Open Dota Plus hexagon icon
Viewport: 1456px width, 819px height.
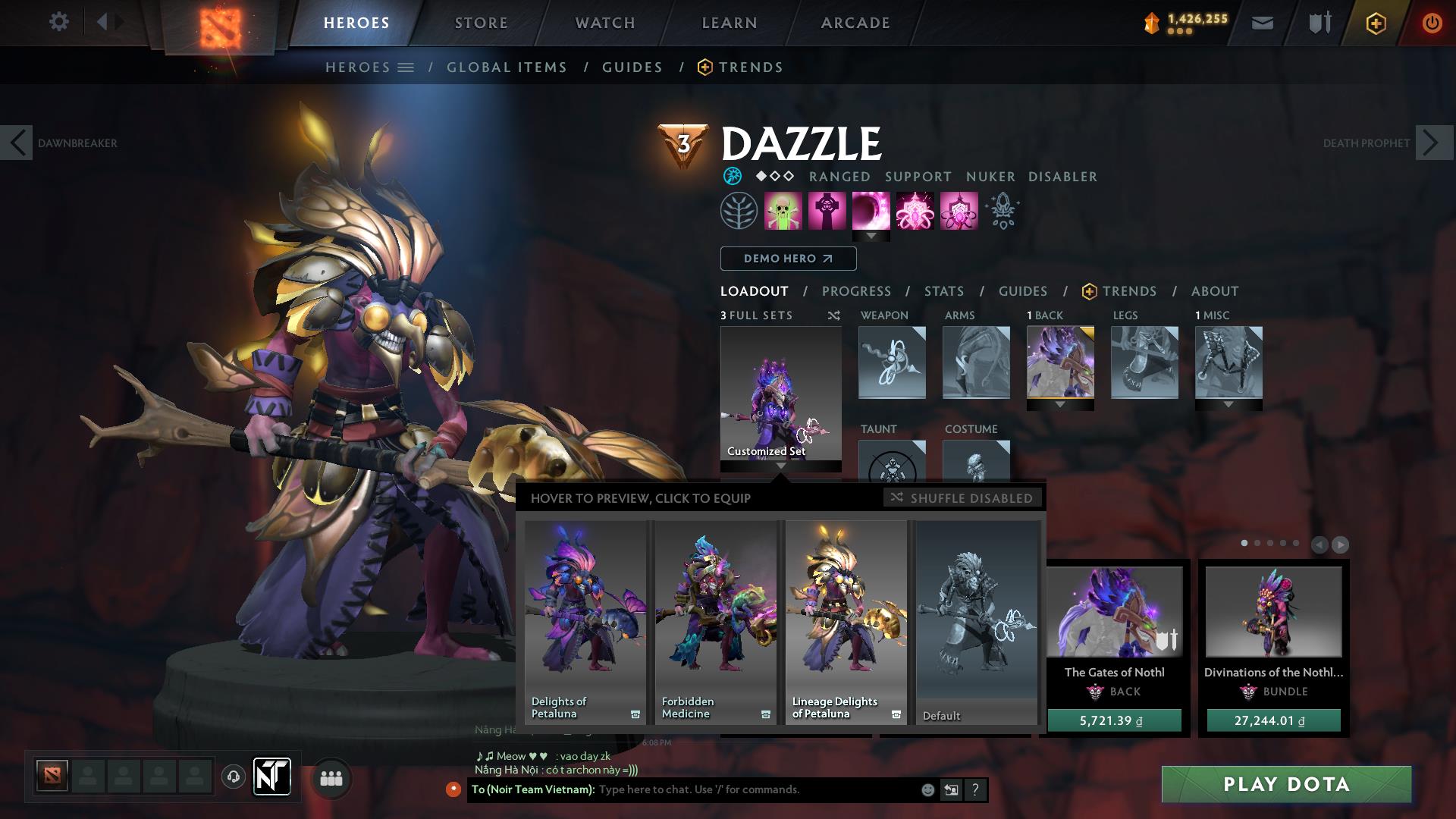(1376, 22)
